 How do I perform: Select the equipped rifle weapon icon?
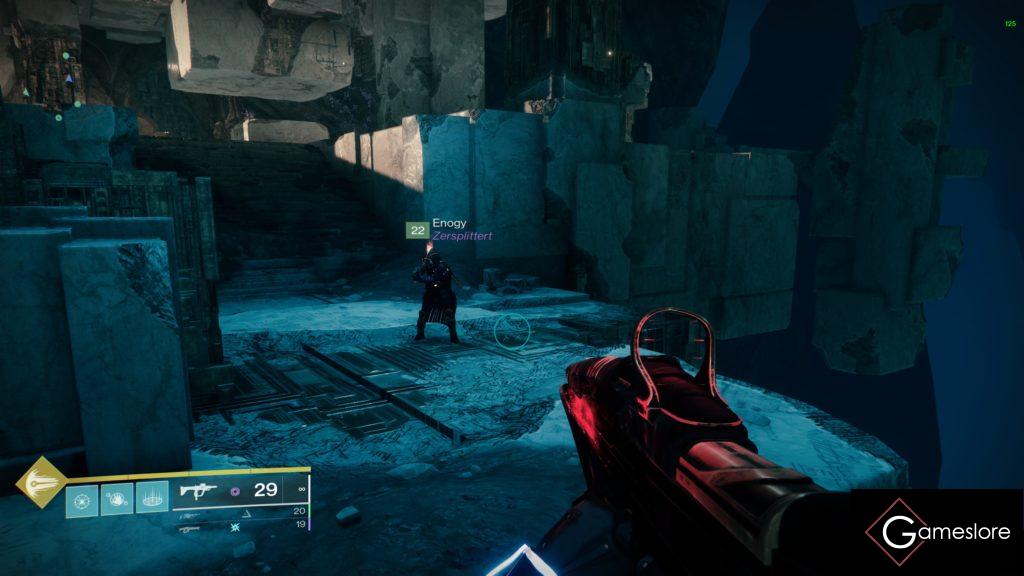tap(198, 491)
